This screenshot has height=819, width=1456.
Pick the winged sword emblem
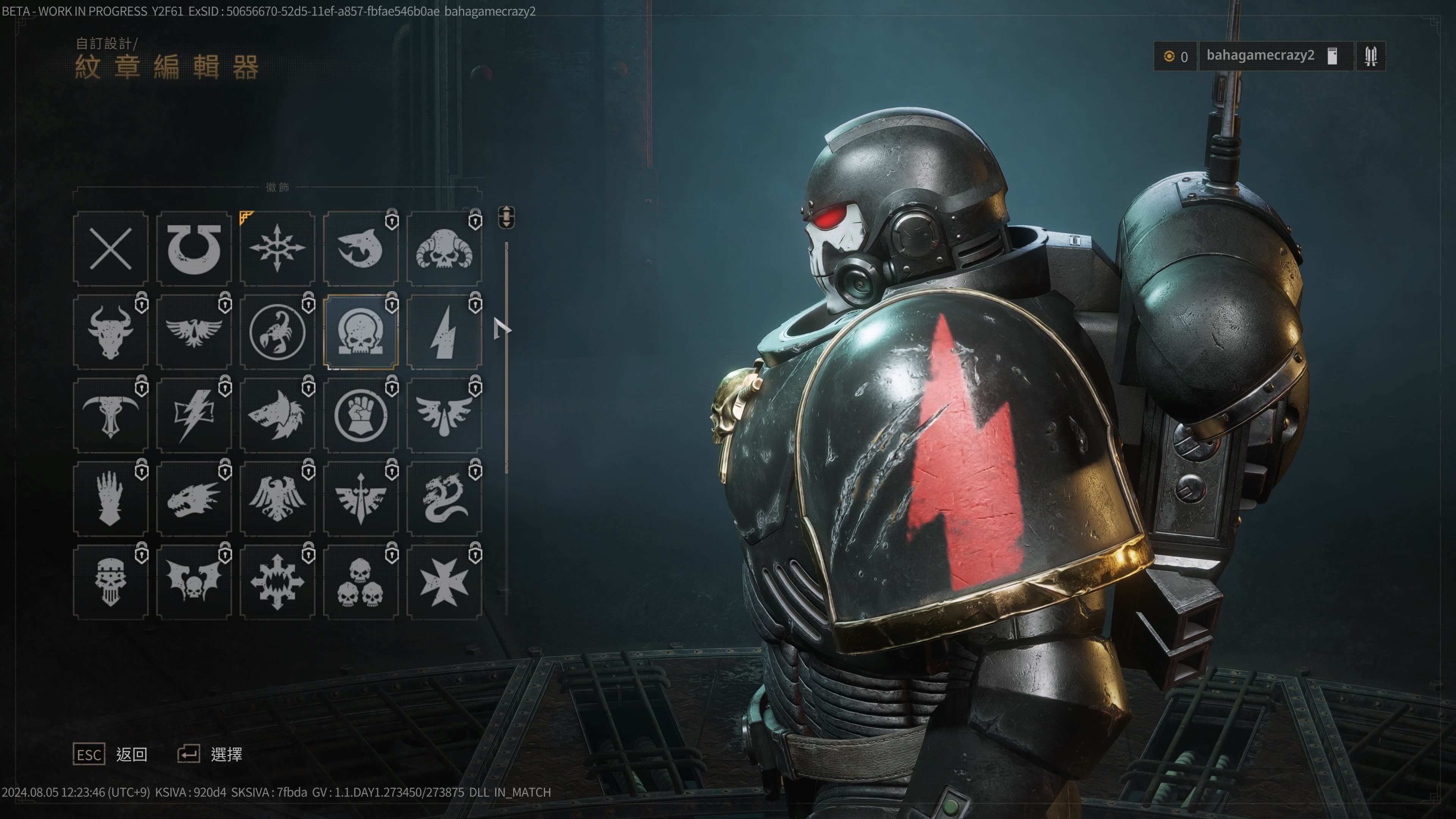361,499
